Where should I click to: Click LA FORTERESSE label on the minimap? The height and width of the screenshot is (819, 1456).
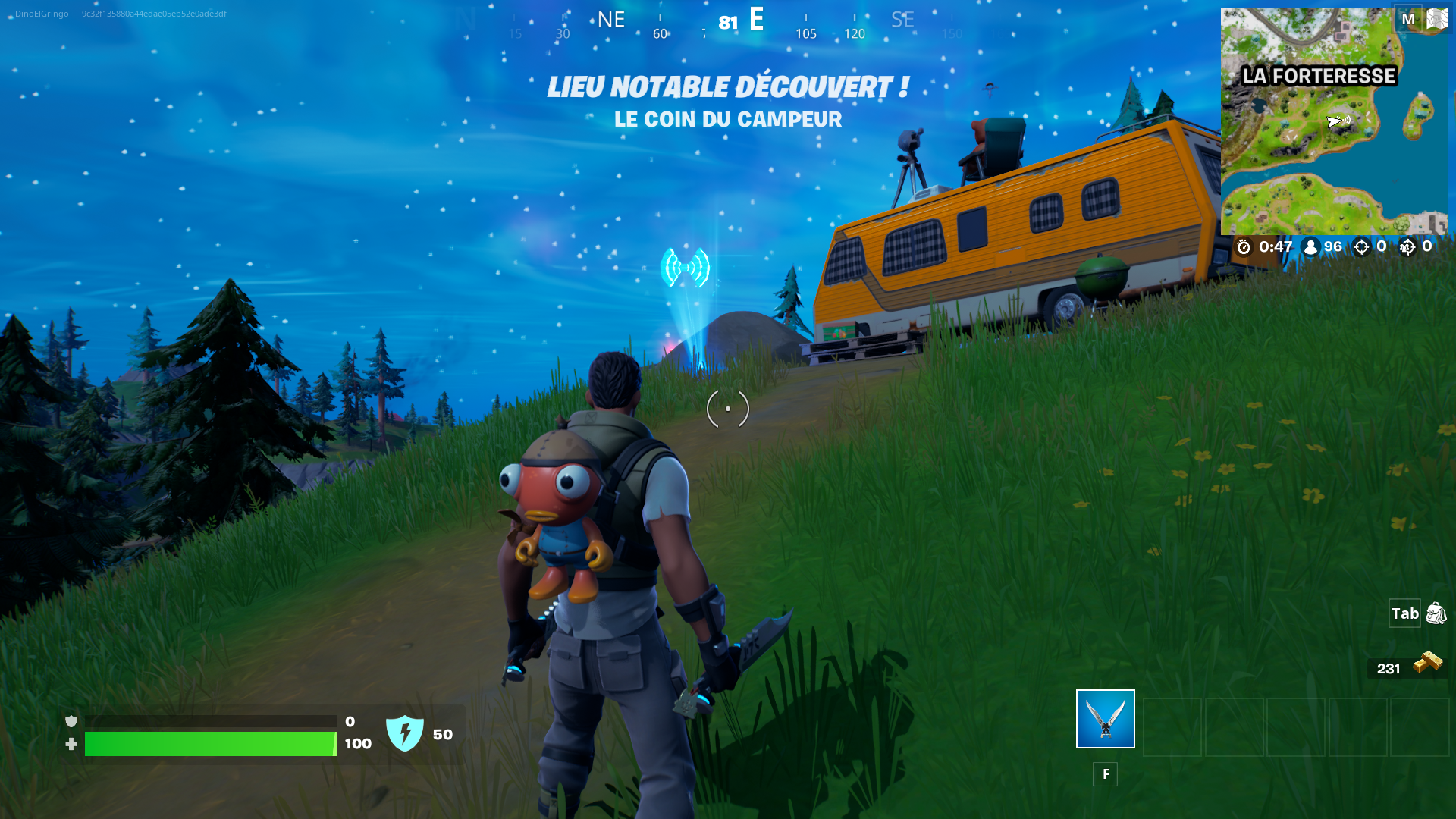point(1318,76)
